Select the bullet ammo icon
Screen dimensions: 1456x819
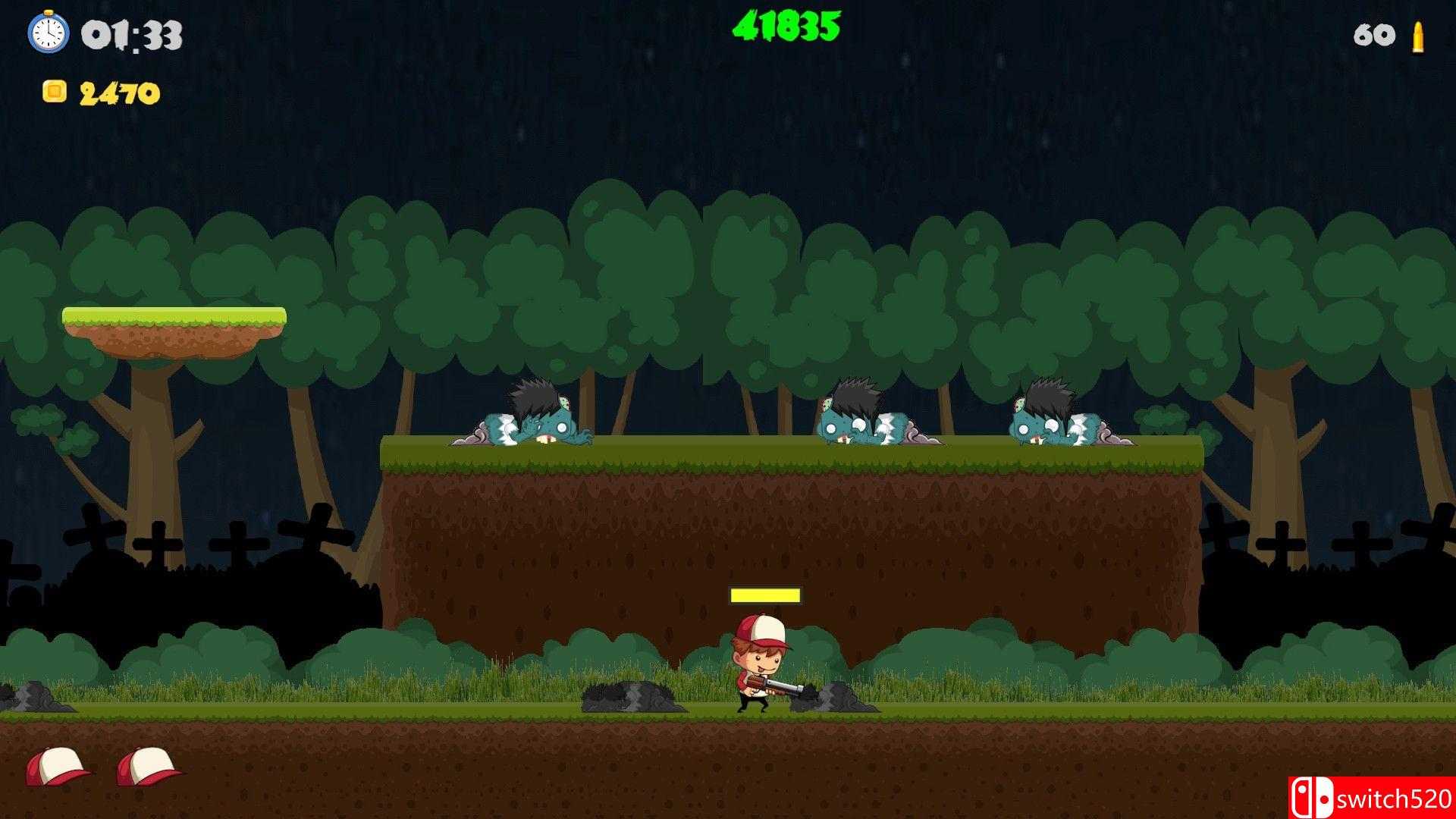1417,35
